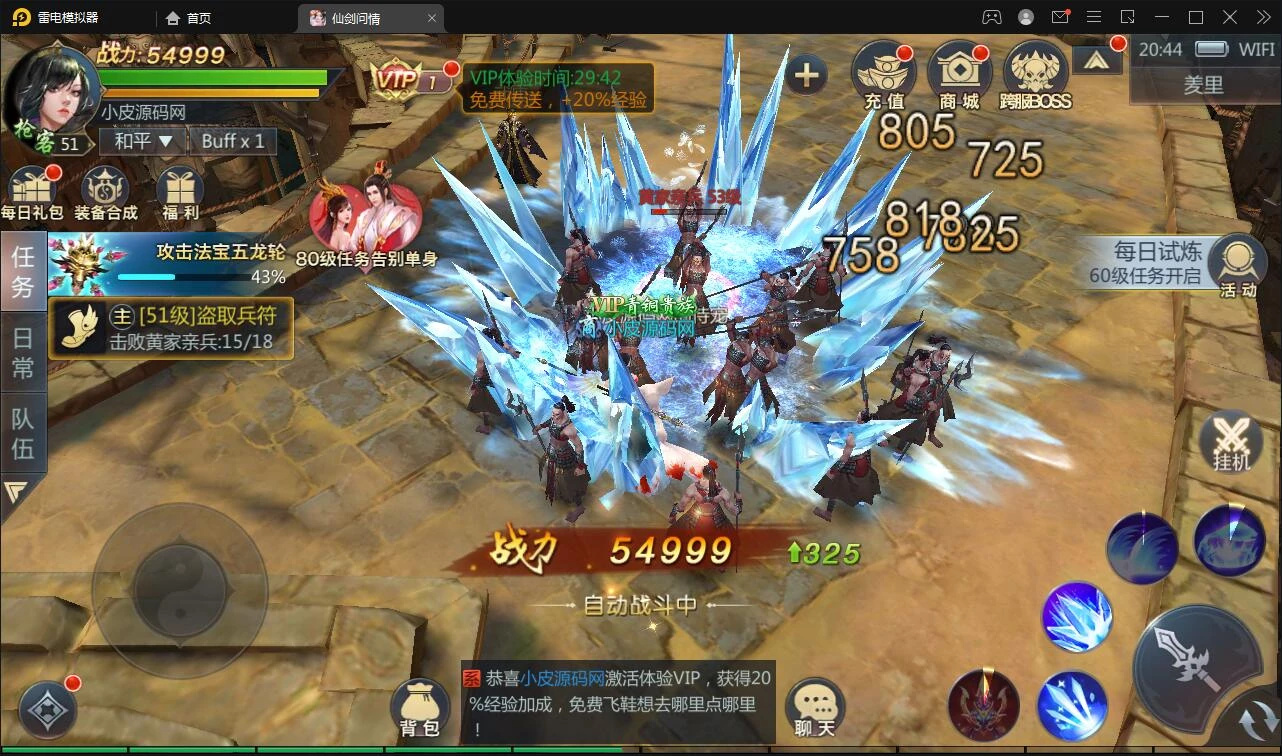
Task: Open the 和平 combat mode dropdown
Action: 143,141
